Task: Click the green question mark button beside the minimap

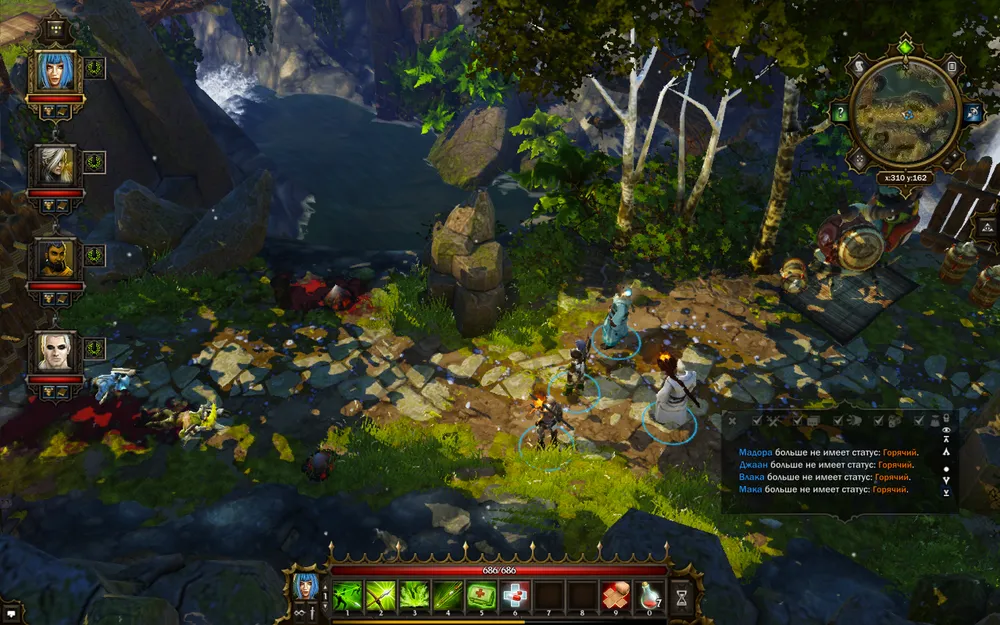Action: (841, 114)
